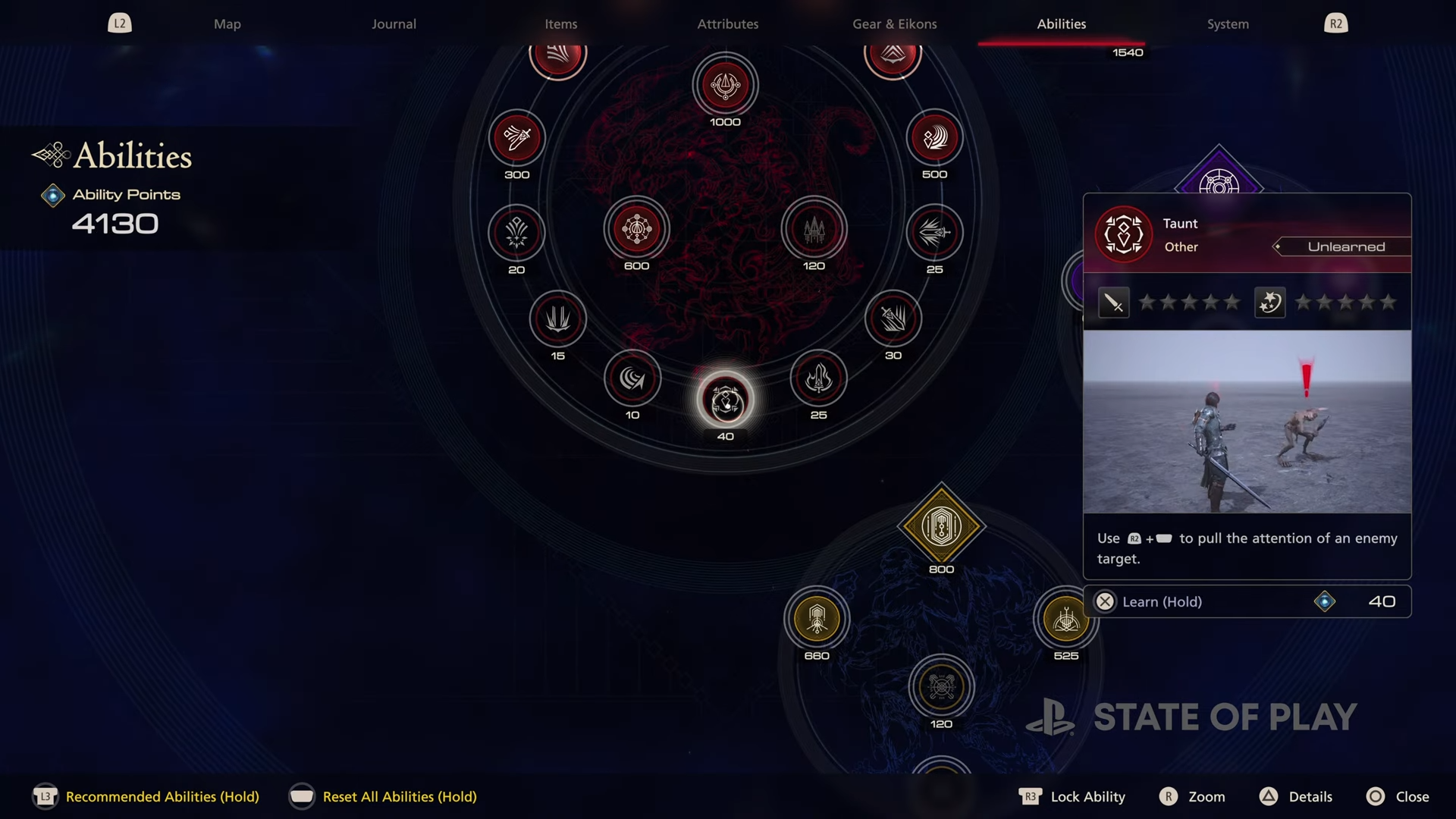The image size is (1456, 819).
Task: Select the 600-point ability node
Action: click(x=636, y=229)
